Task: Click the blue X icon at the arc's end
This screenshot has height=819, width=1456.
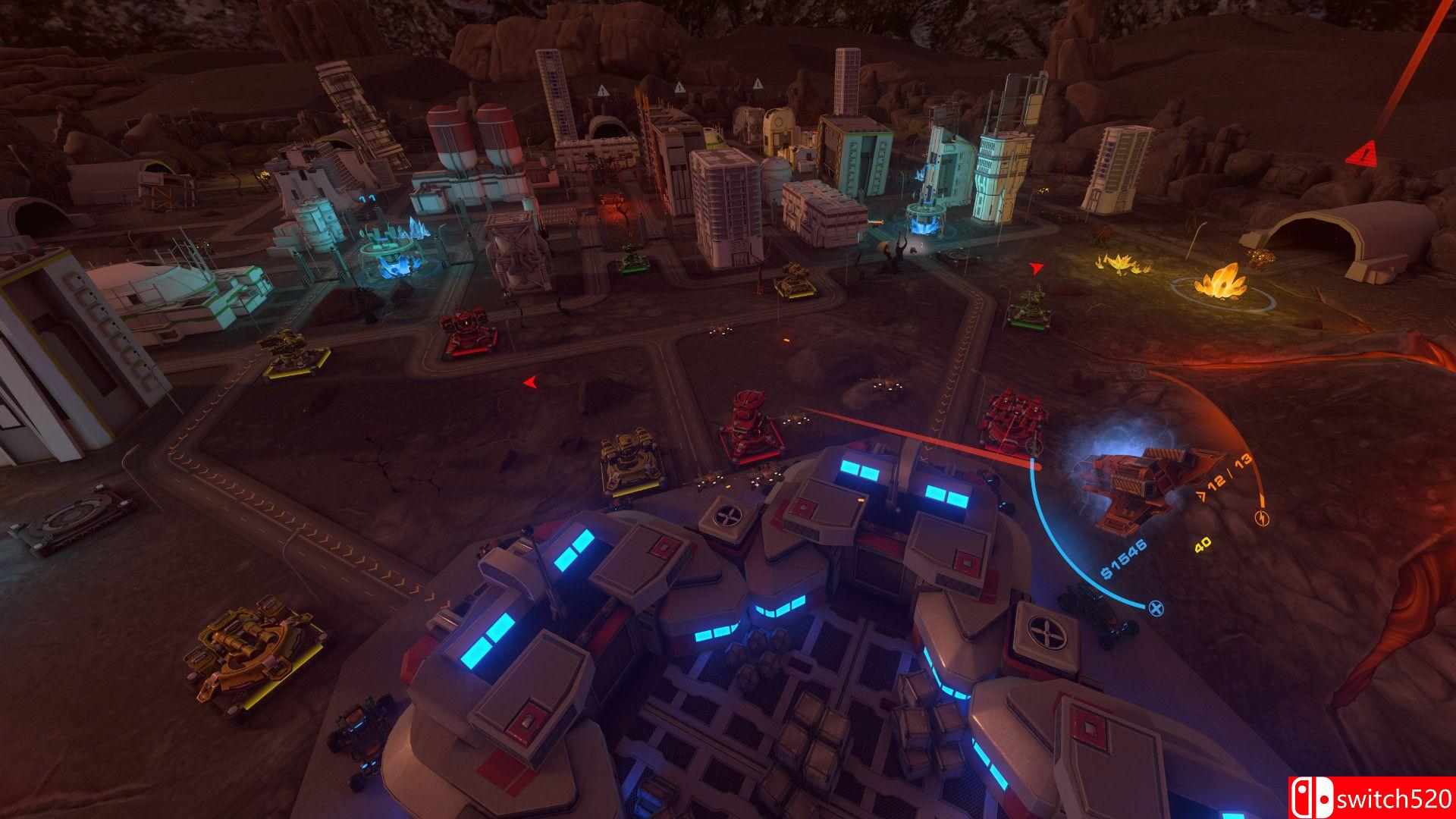Action: 1156,607
